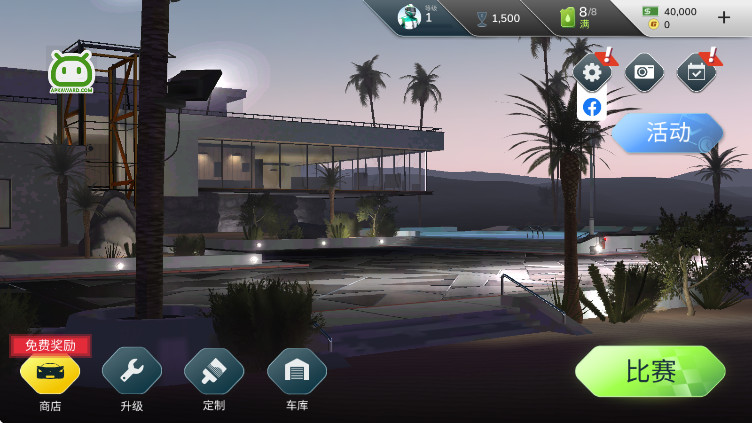Enter the 车库 garage

point(296,373)
